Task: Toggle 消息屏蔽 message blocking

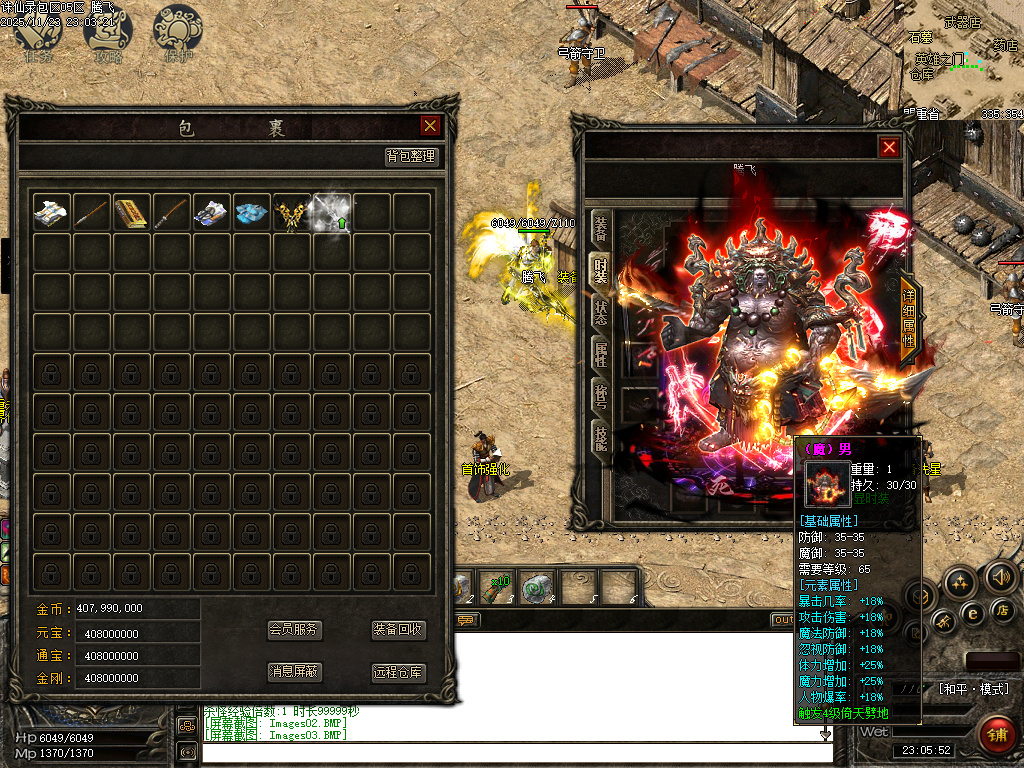Action: (x=294, y=672)
